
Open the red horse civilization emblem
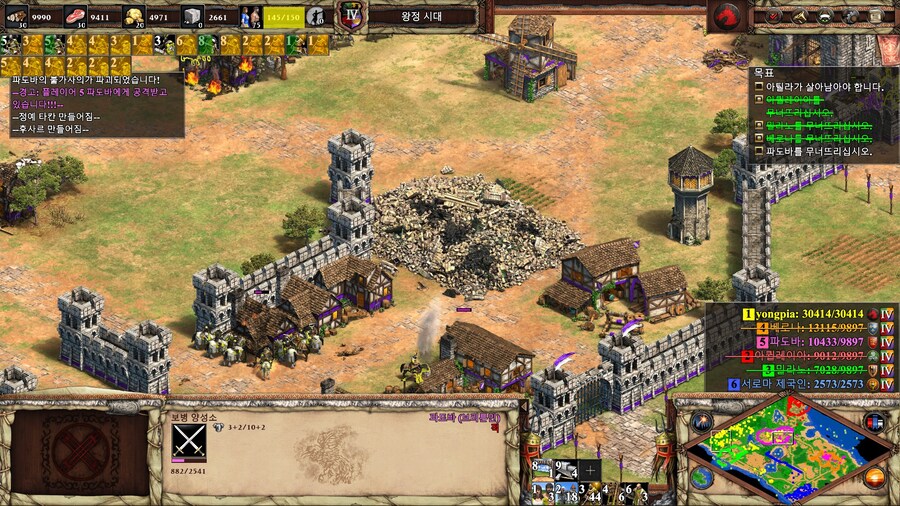[728, 15]
